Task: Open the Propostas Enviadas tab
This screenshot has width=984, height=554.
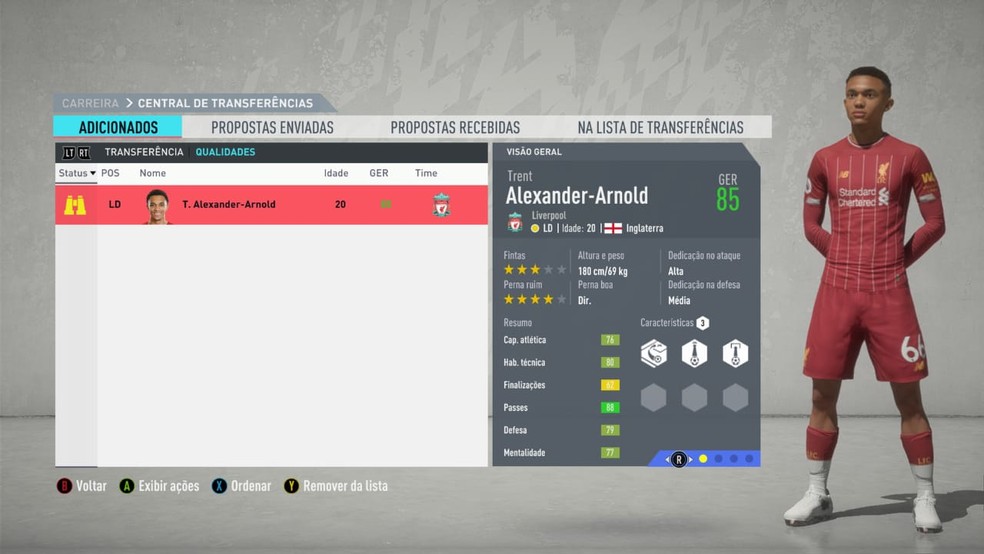Action: click(x=272, y=127)
